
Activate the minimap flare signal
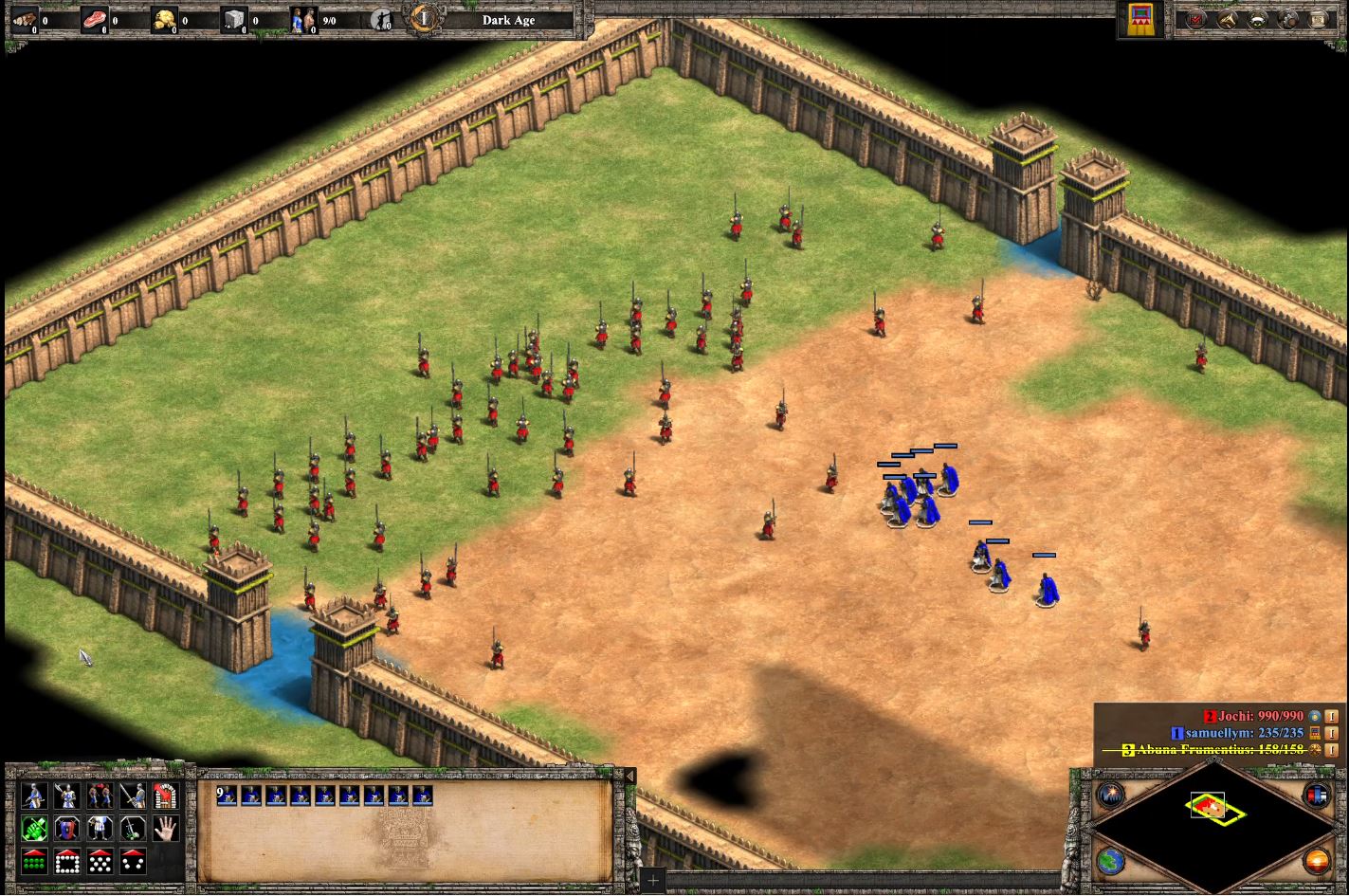(1111, 795)
